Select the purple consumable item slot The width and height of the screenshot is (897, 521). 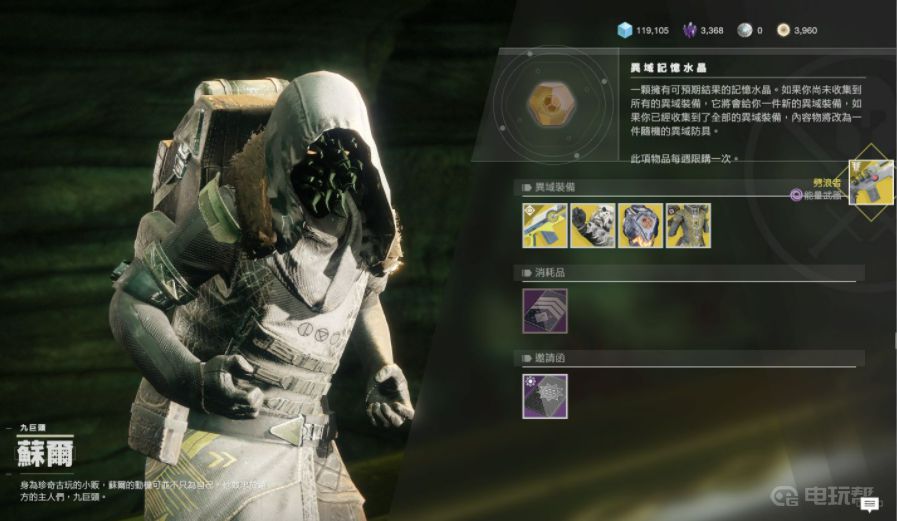(x=544, y=311)
